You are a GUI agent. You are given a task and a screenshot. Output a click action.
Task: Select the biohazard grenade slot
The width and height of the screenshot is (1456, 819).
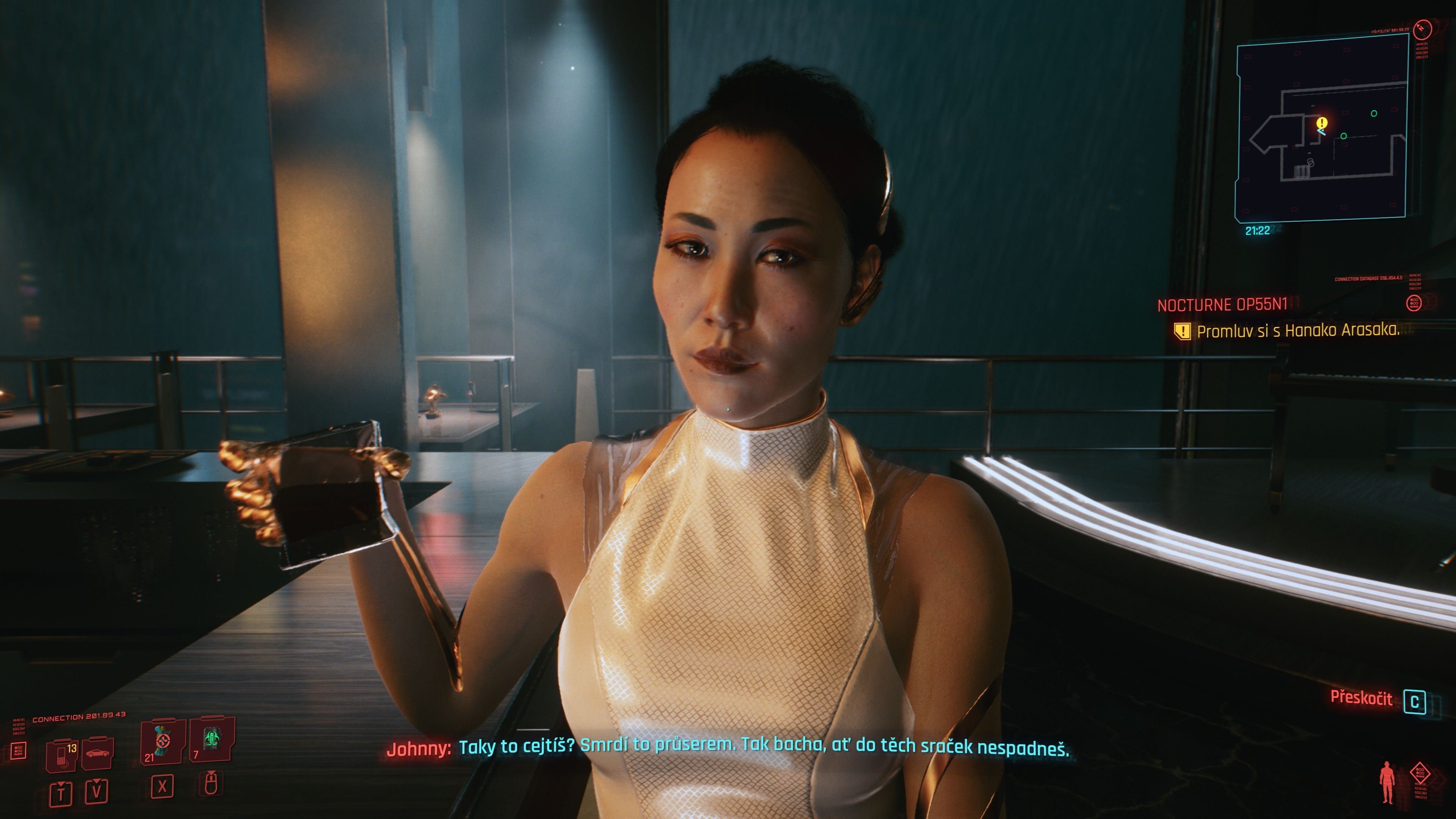(x=212, y=740)
